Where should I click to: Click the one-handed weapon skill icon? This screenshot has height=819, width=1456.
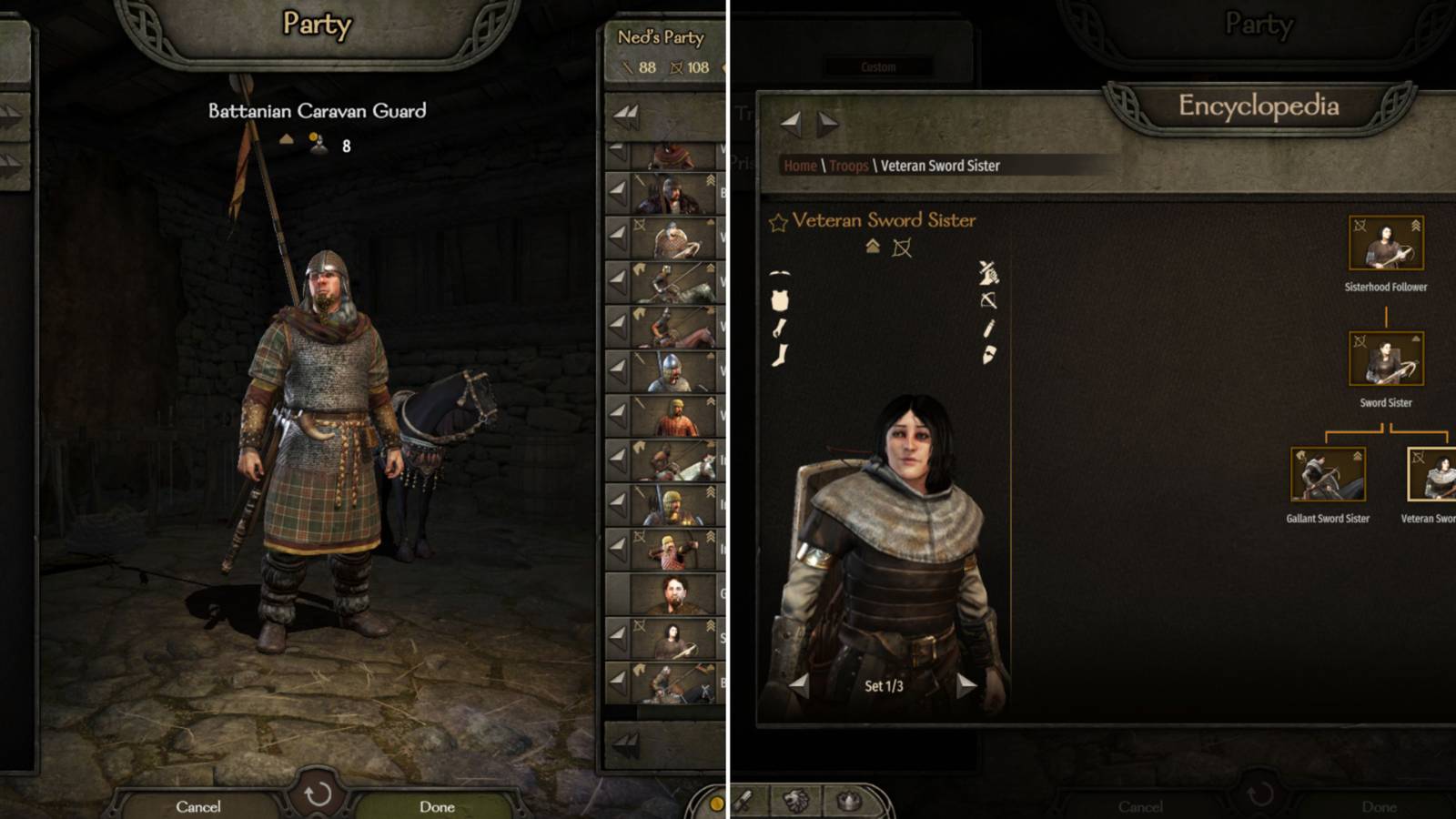click(989, 274)
